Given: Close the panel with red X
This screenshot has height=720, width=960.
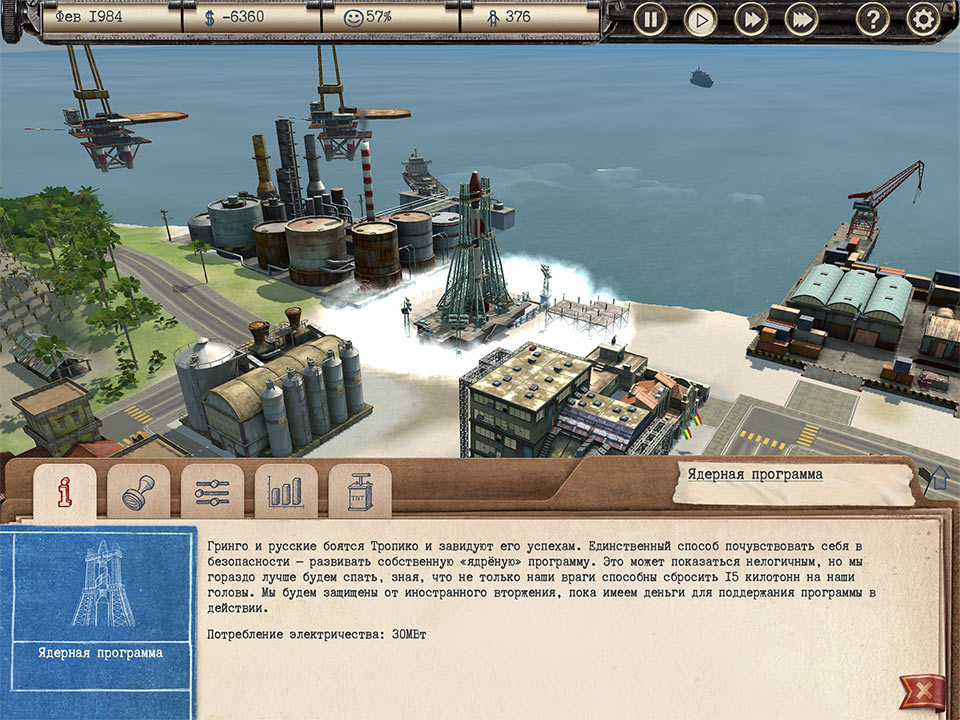Looking at the screenshot, I should (x=921, y=691).
